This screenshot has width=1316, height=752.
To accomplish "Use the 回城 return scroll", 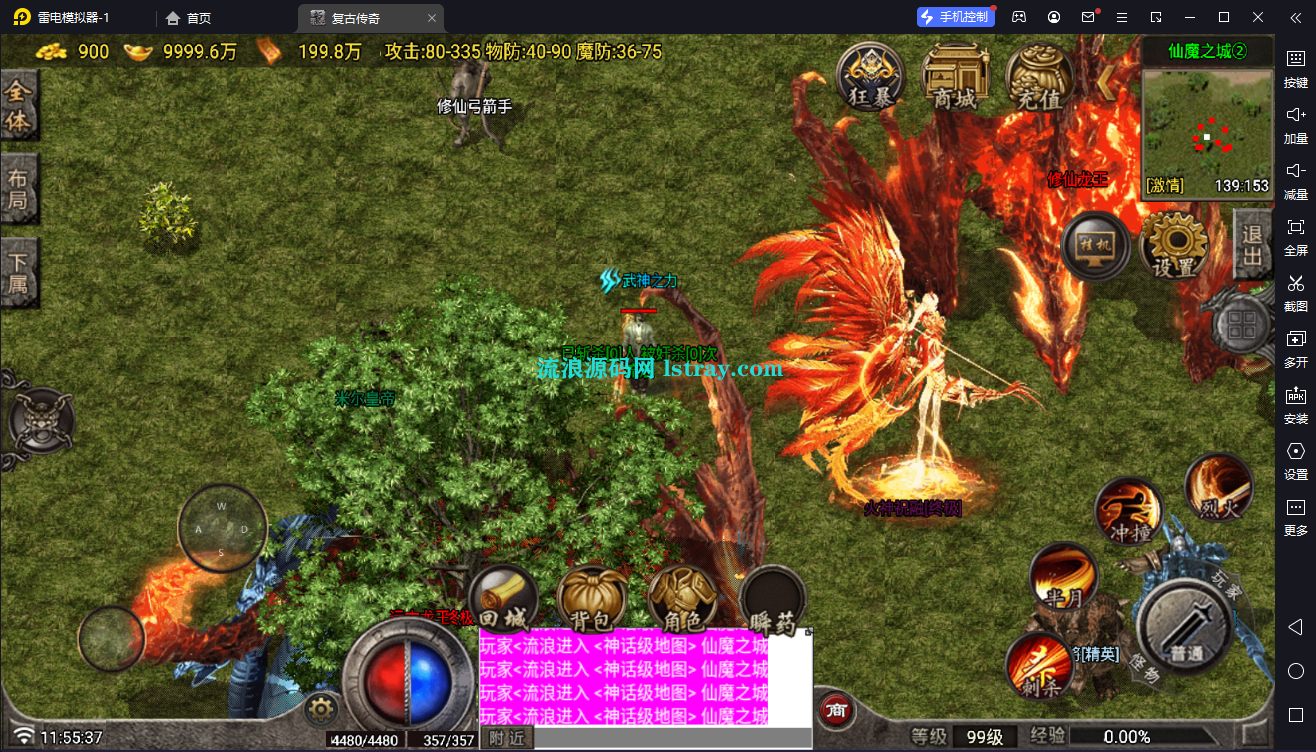I will pos(503,603).
